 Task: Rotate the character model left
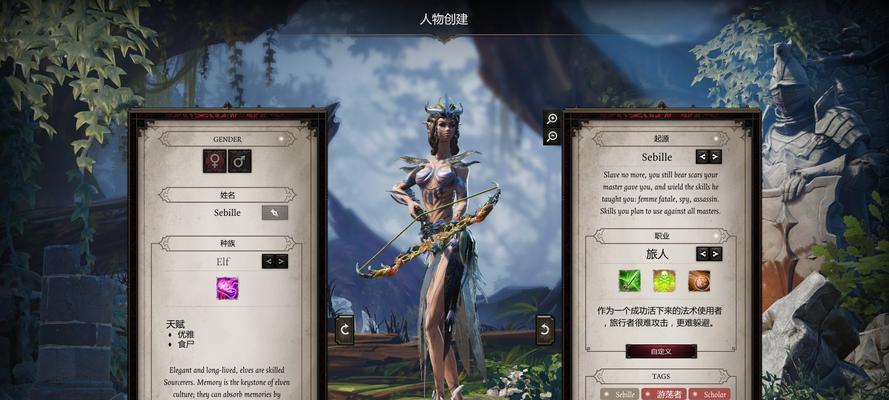click(345, 328)
